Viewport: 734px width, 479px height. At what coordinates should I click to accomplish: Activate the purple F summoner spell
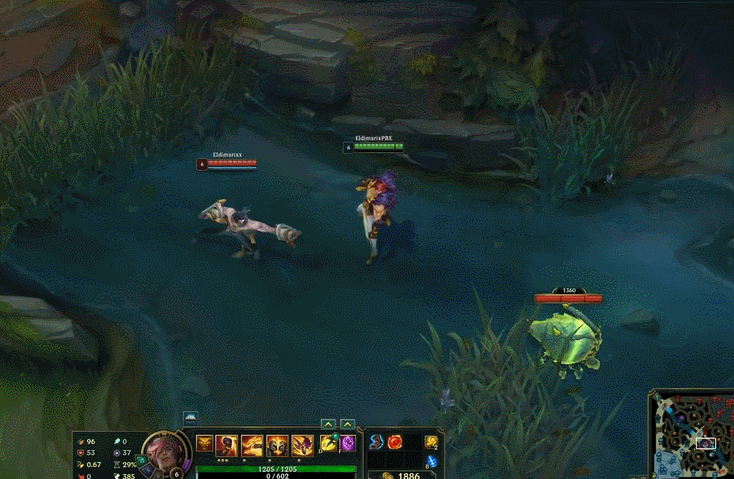click(348, 443)
